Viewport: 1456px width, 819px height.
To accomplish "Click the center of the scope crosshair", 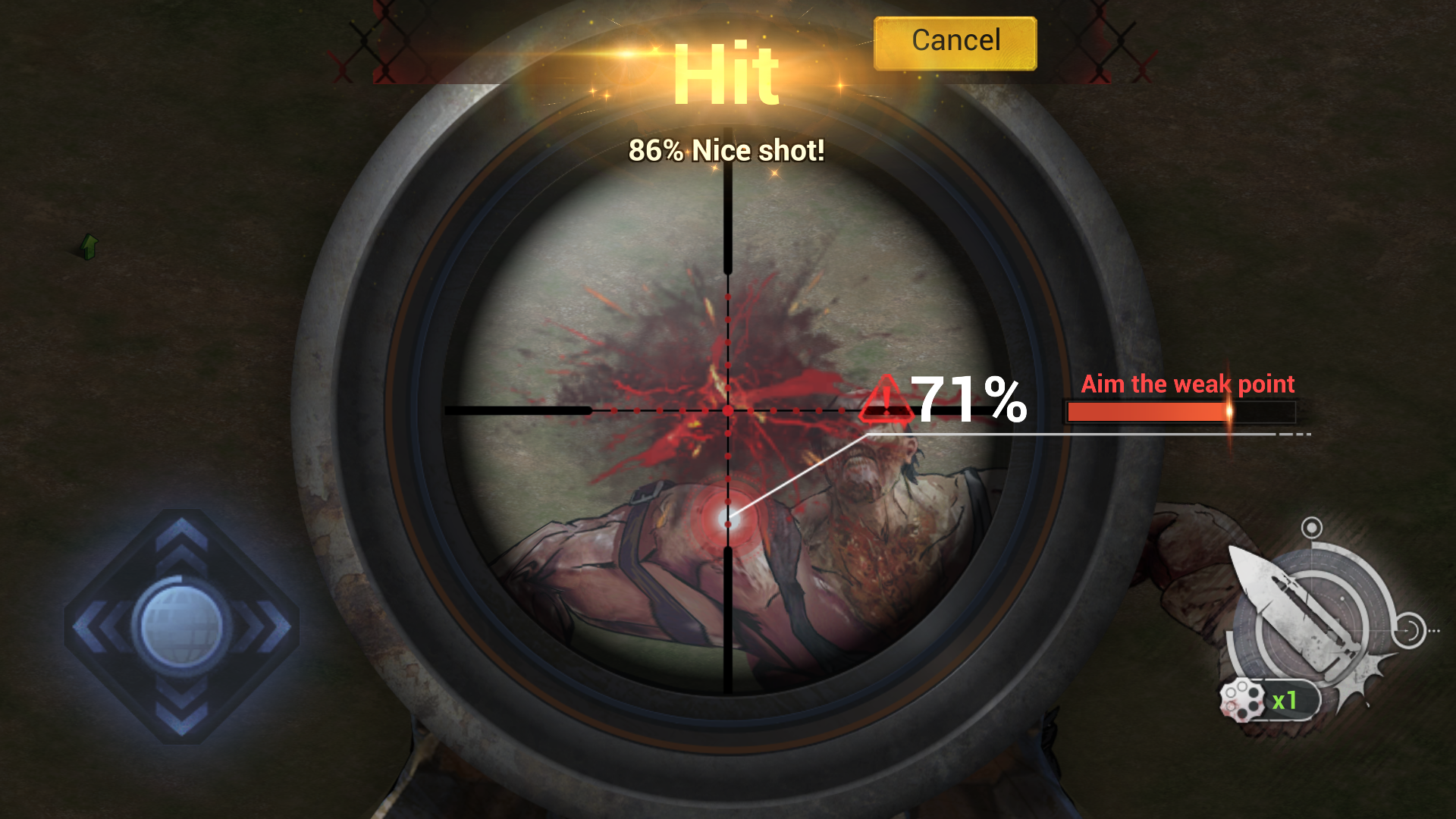I will pyautogui.click(x=727, y=409).
